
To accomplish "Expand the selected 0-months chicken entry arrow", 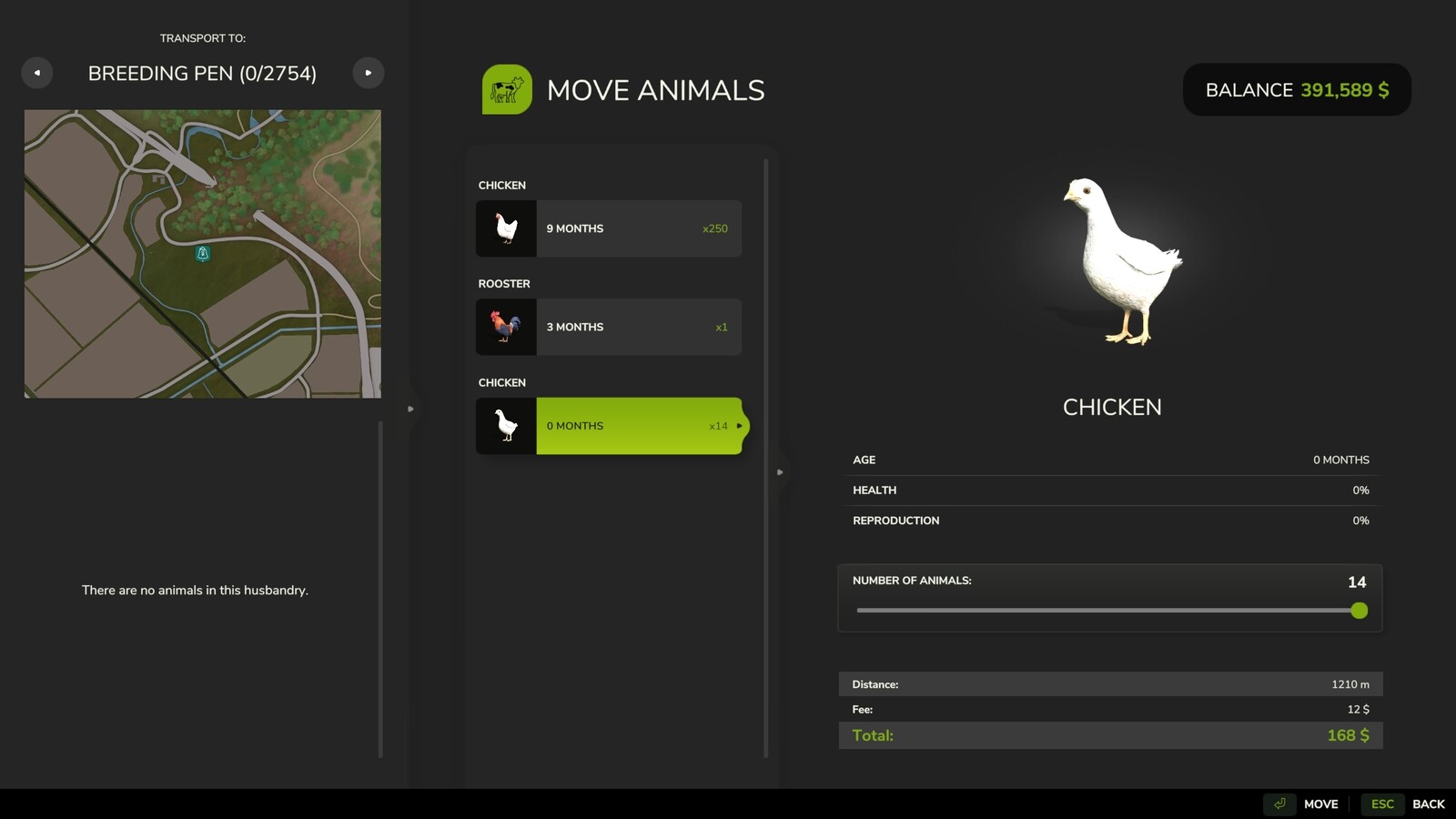I will (740, 425).
